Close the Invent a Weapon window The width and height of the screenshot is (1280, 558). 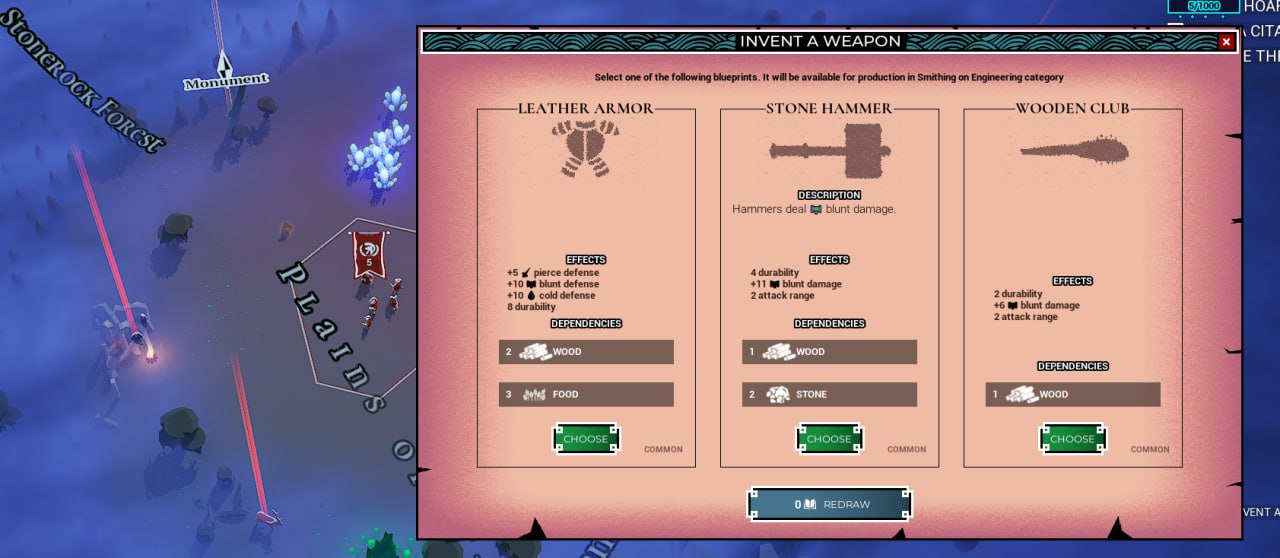[x=1226, y=42]
